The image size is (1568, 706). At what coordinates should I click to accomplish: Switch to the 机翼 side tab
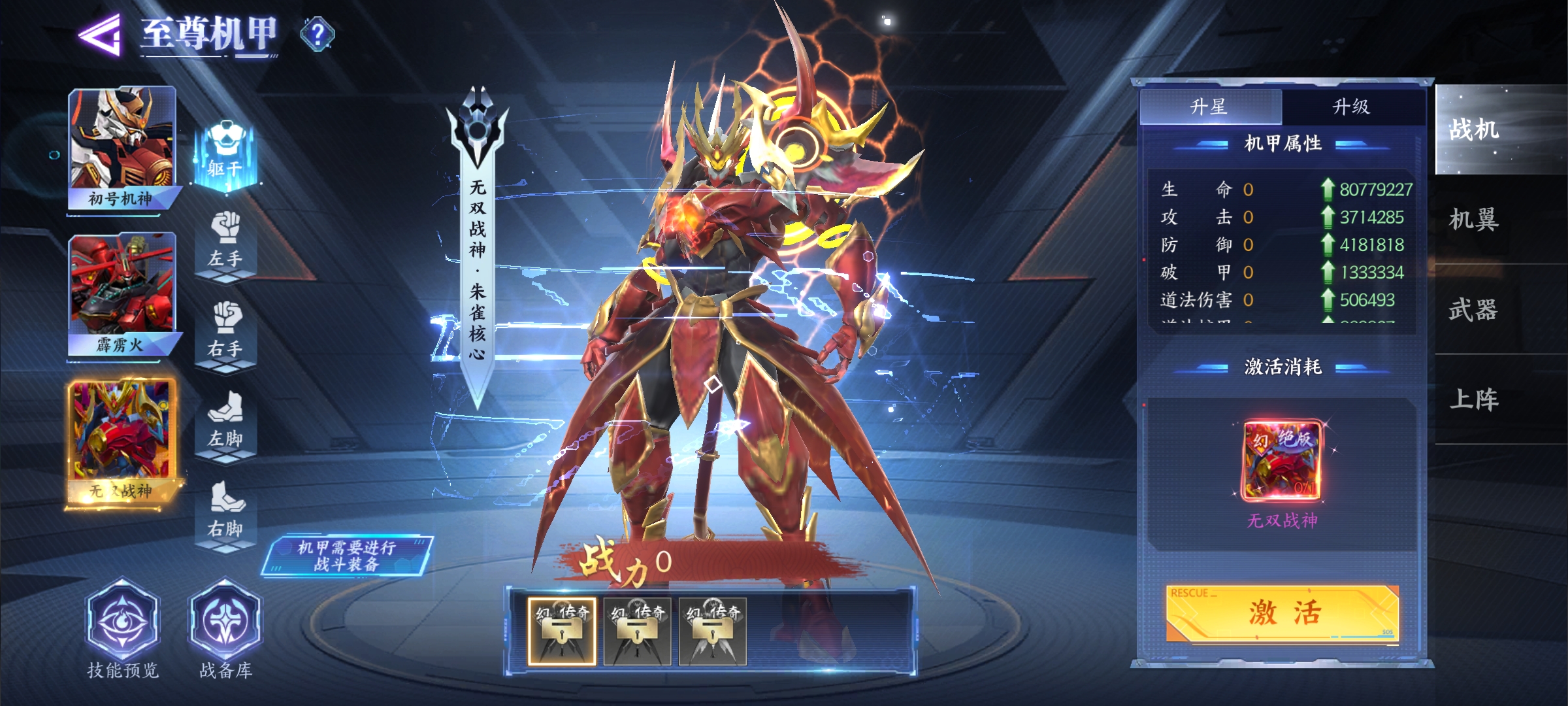(x=1475, y=219)
